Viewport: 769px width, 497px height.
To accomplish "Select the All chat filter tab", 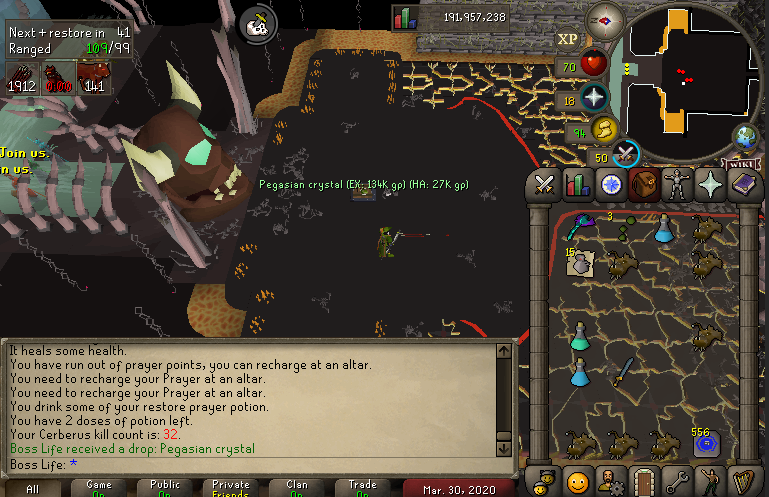I will pos(33,488).
